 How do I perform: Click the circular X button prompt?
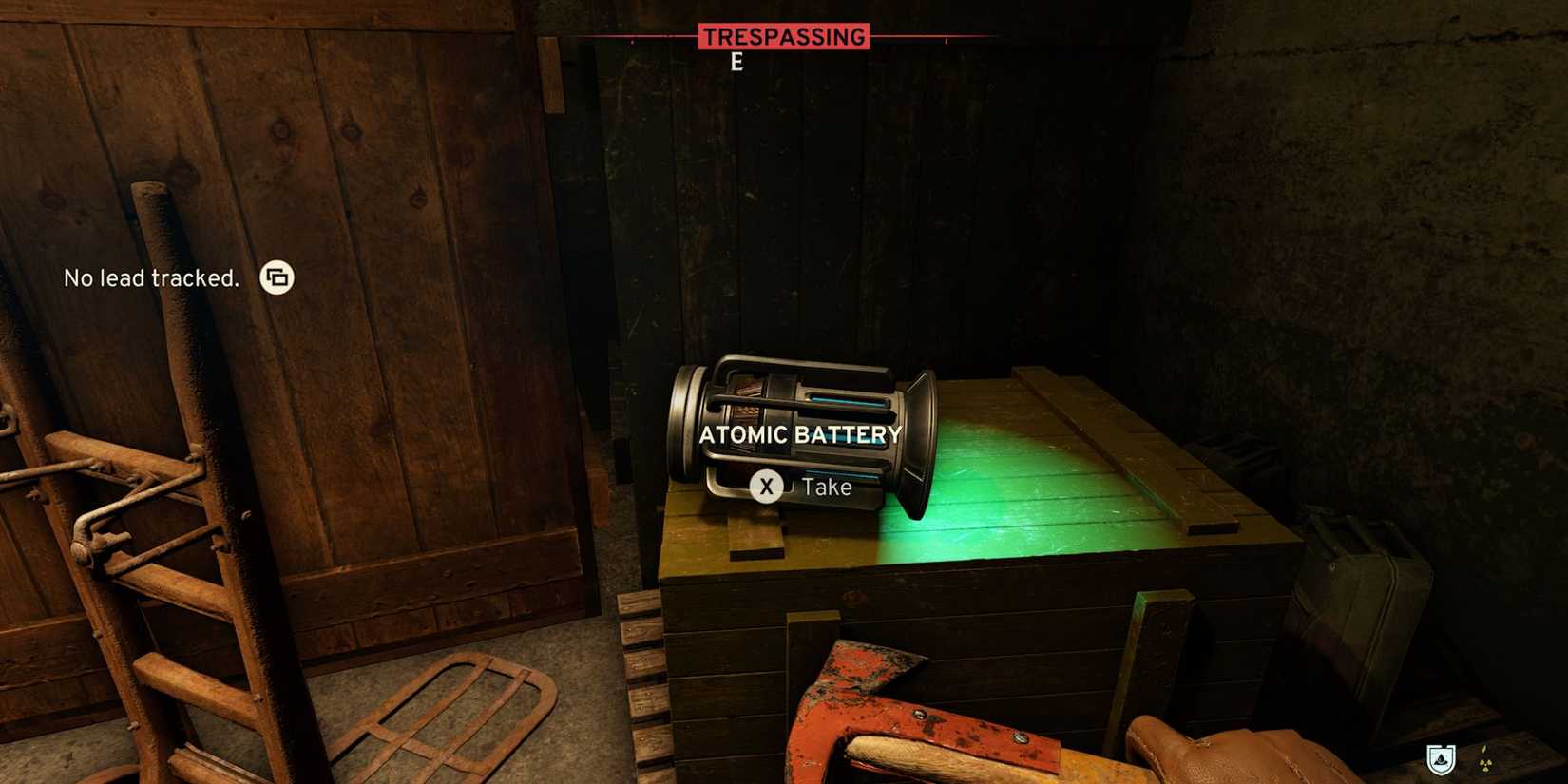(766, 487)
